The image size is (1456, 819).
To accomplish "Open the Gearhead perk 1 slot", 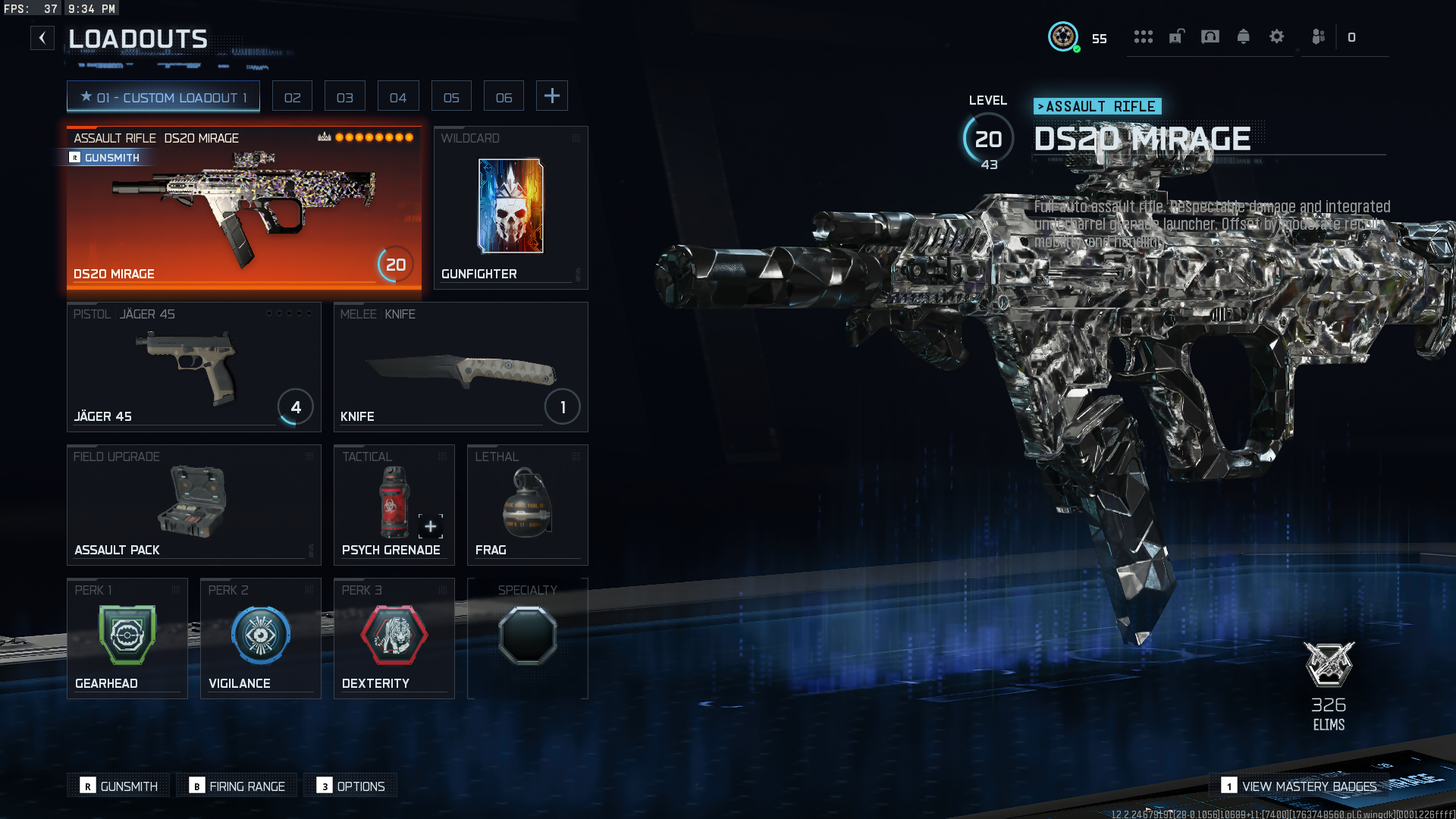I will coord(127,639).
